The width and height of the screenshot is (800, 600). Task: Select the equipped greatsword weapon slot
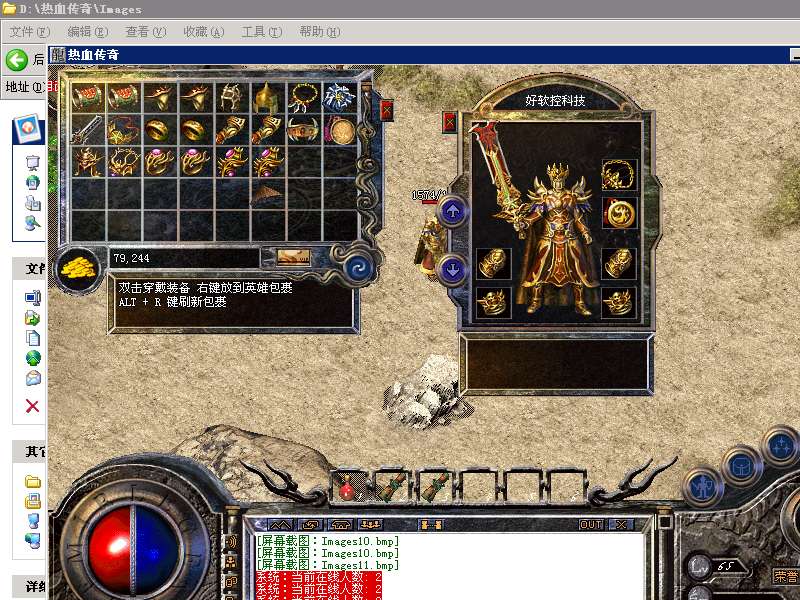tap(495, 170)
